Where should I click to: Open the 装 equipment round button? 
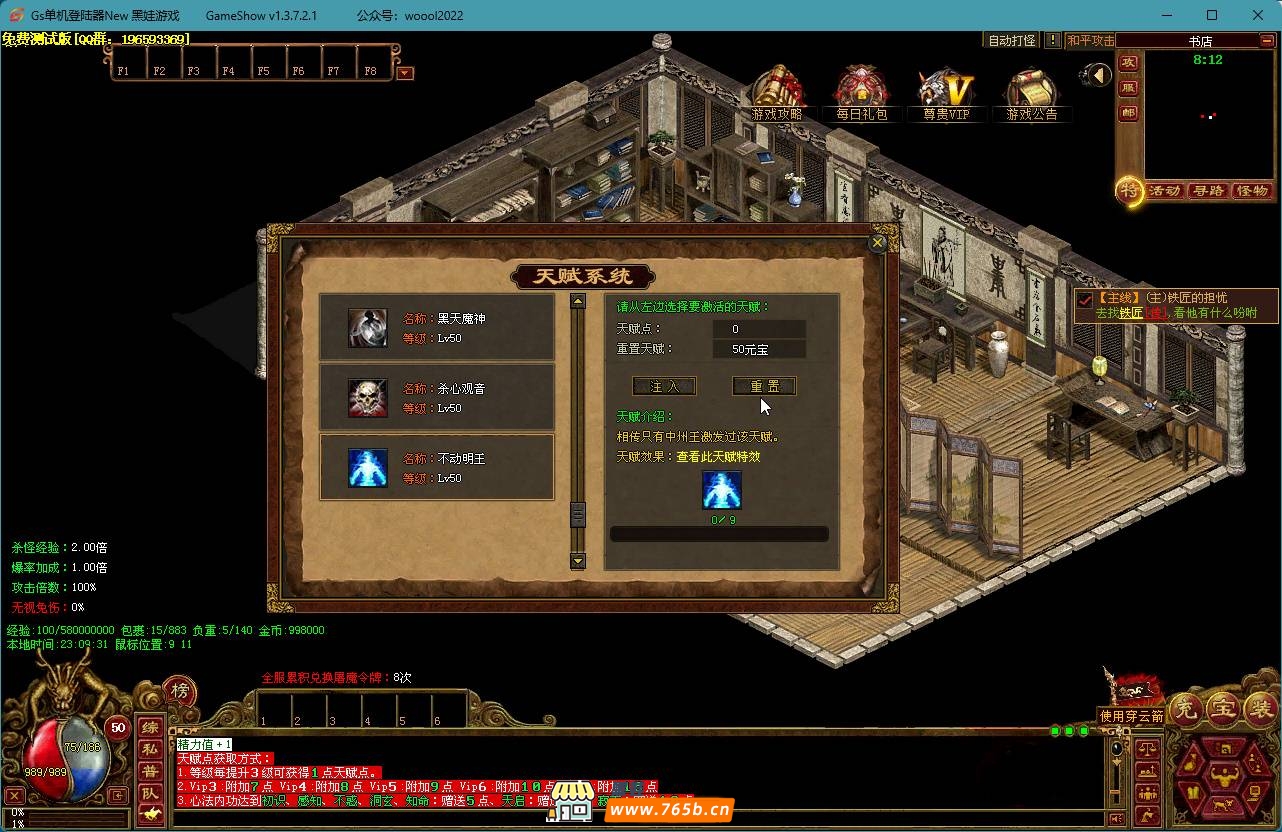point(1259,709)
